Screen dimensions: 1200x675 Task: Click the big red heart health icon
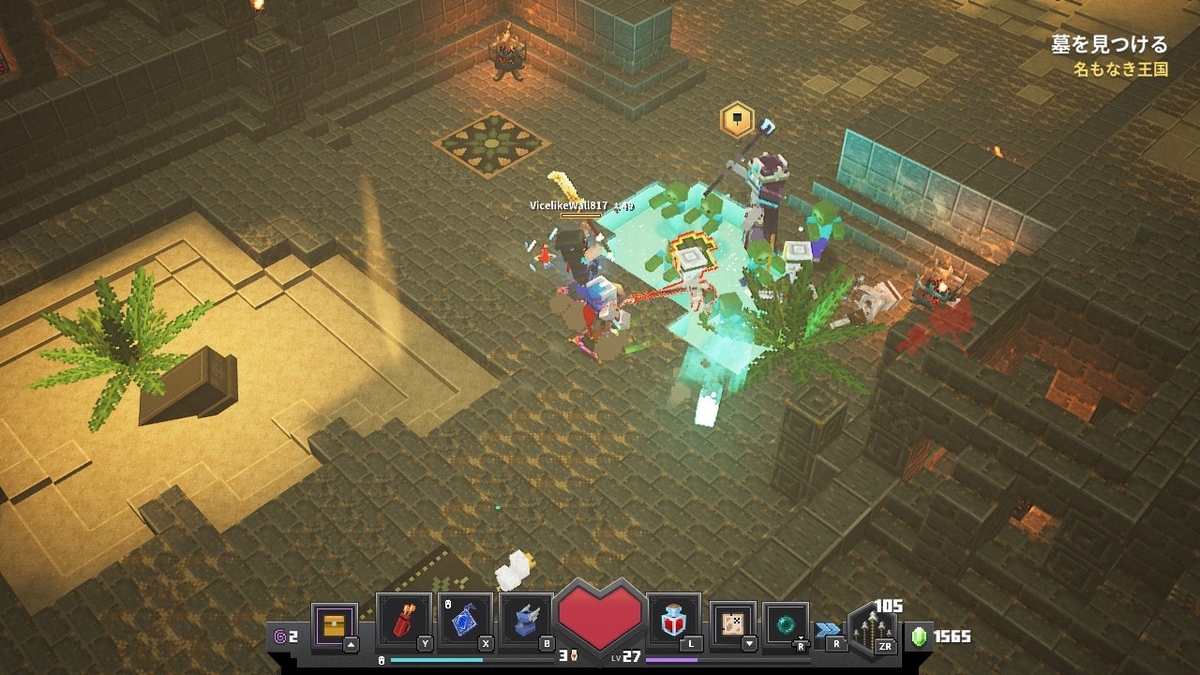click(600, 615)
